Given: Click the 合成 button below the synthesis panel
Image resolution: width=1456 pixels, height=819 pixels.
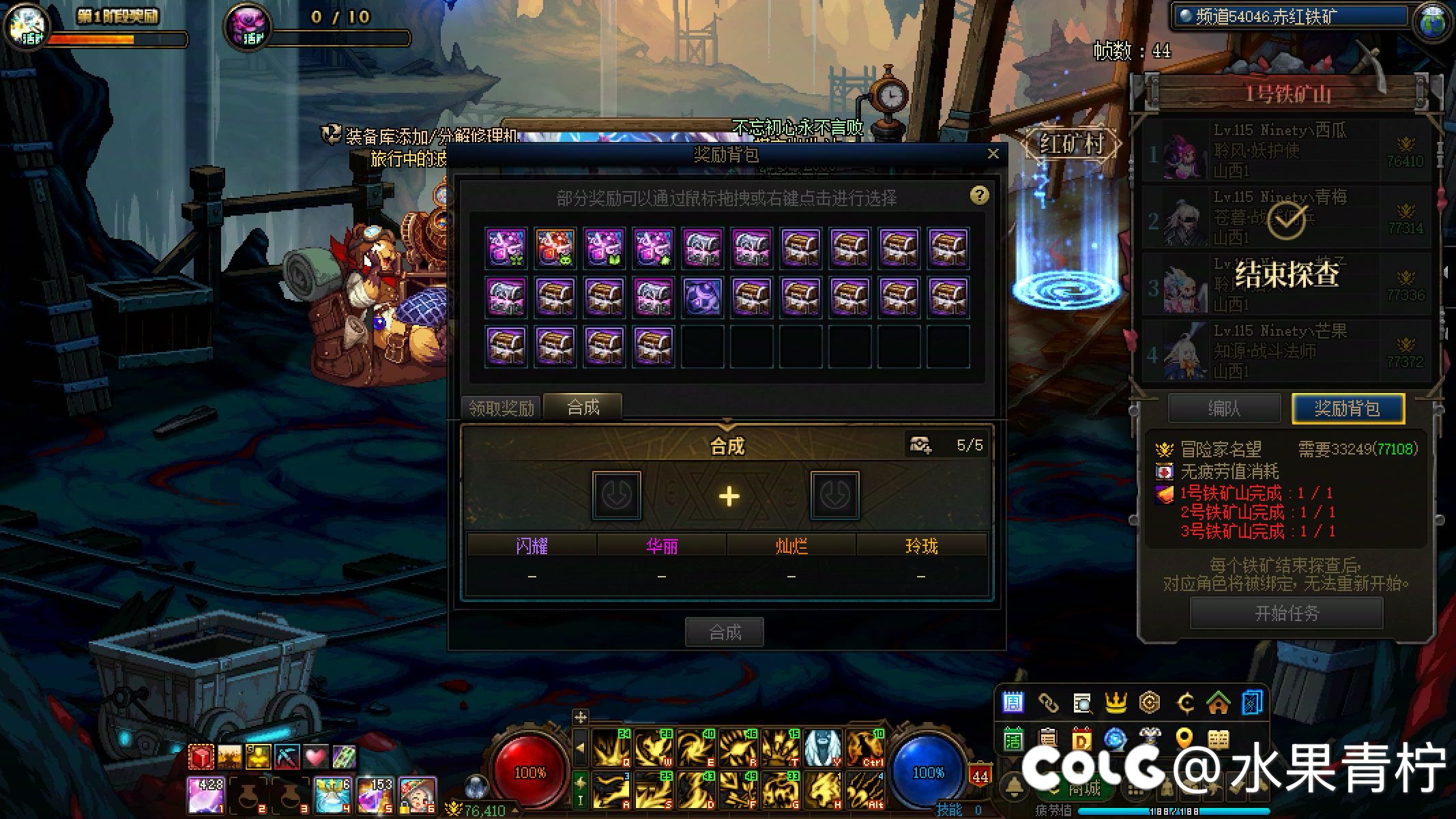Looking at the screenshot, I should (725, 632).
